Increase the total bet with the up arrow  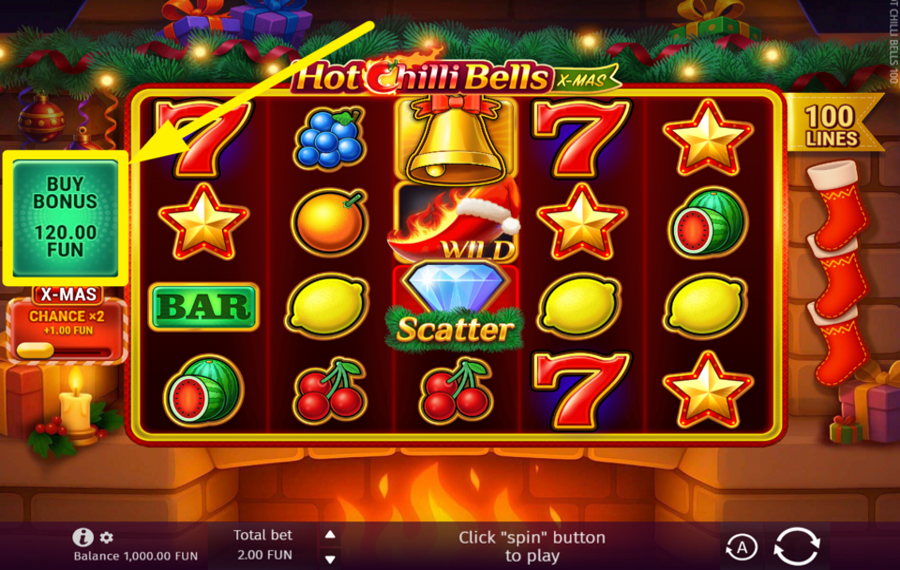click(331, 535)
